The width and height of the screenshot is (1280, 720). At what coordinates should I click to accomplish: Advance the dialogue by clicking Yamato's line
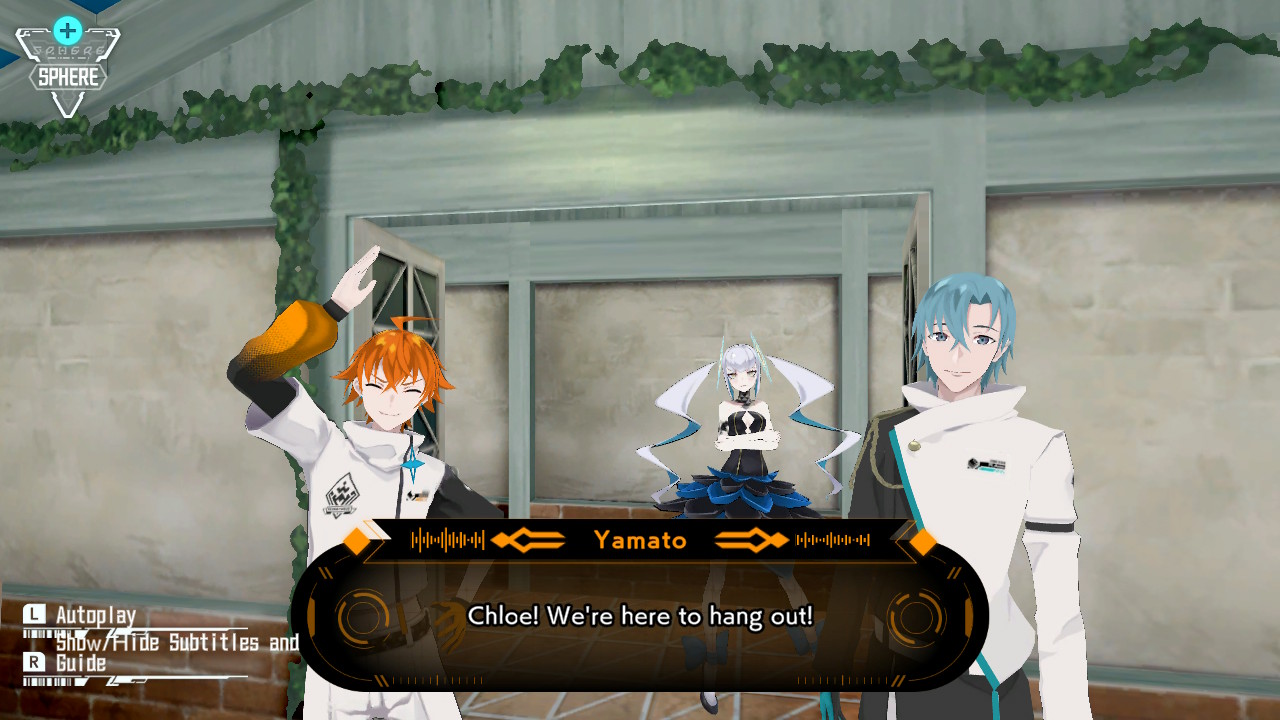click(640, 617)
